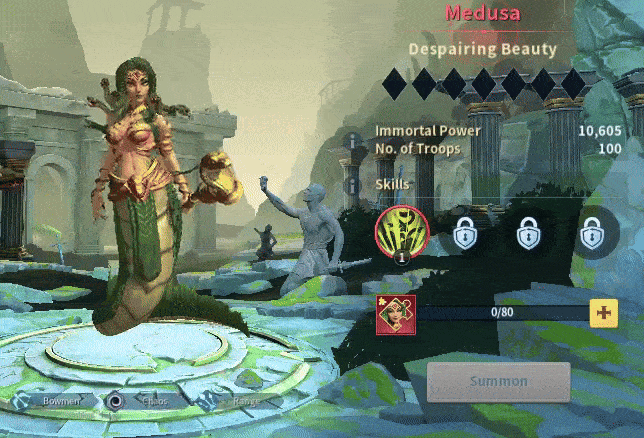Show info about Immortal Power stats
The height and width of the screenshot is (438, 644).
tap(351, 140)
